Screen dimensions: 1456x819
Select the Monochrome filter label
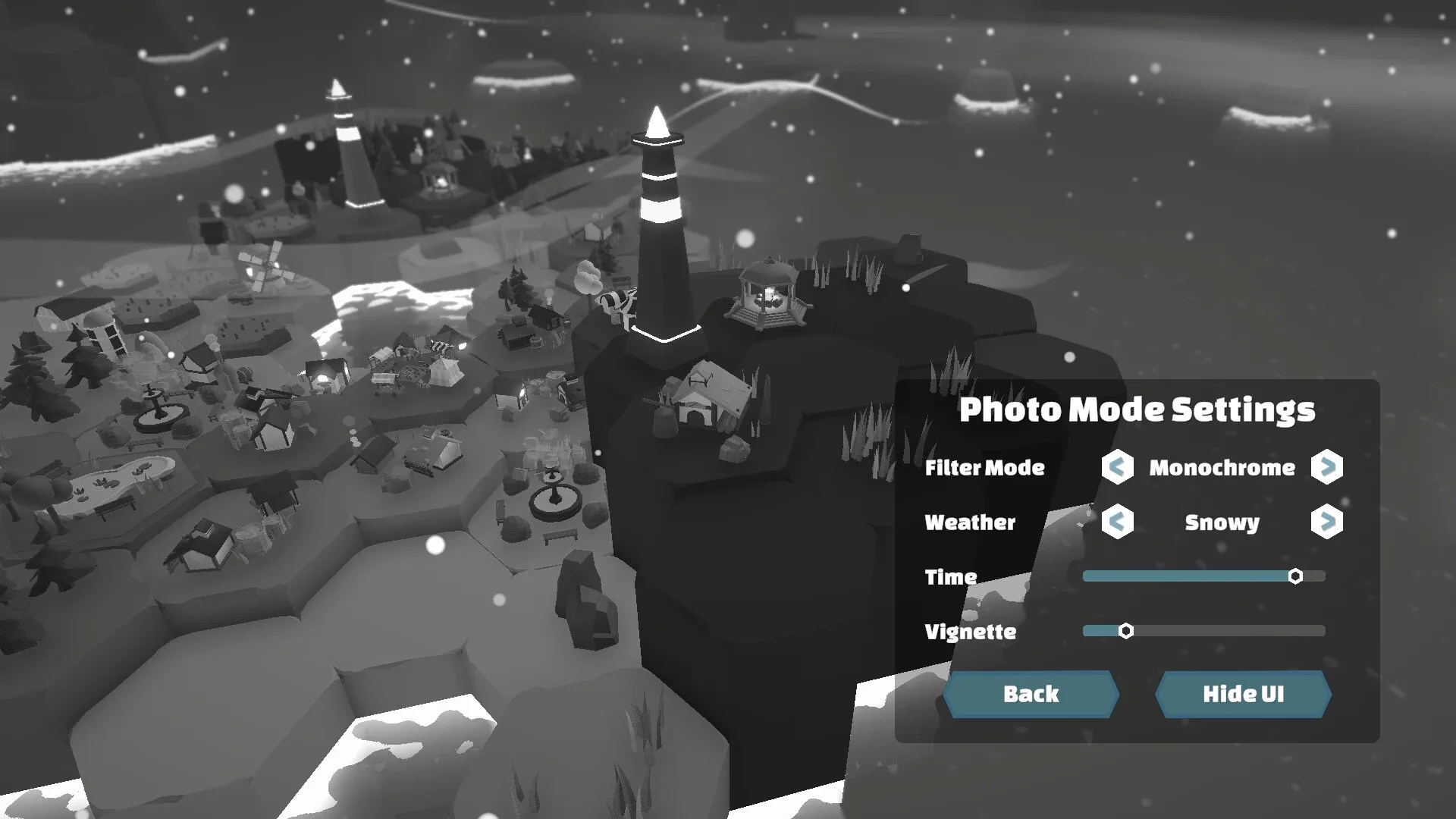coord(1222,469)
